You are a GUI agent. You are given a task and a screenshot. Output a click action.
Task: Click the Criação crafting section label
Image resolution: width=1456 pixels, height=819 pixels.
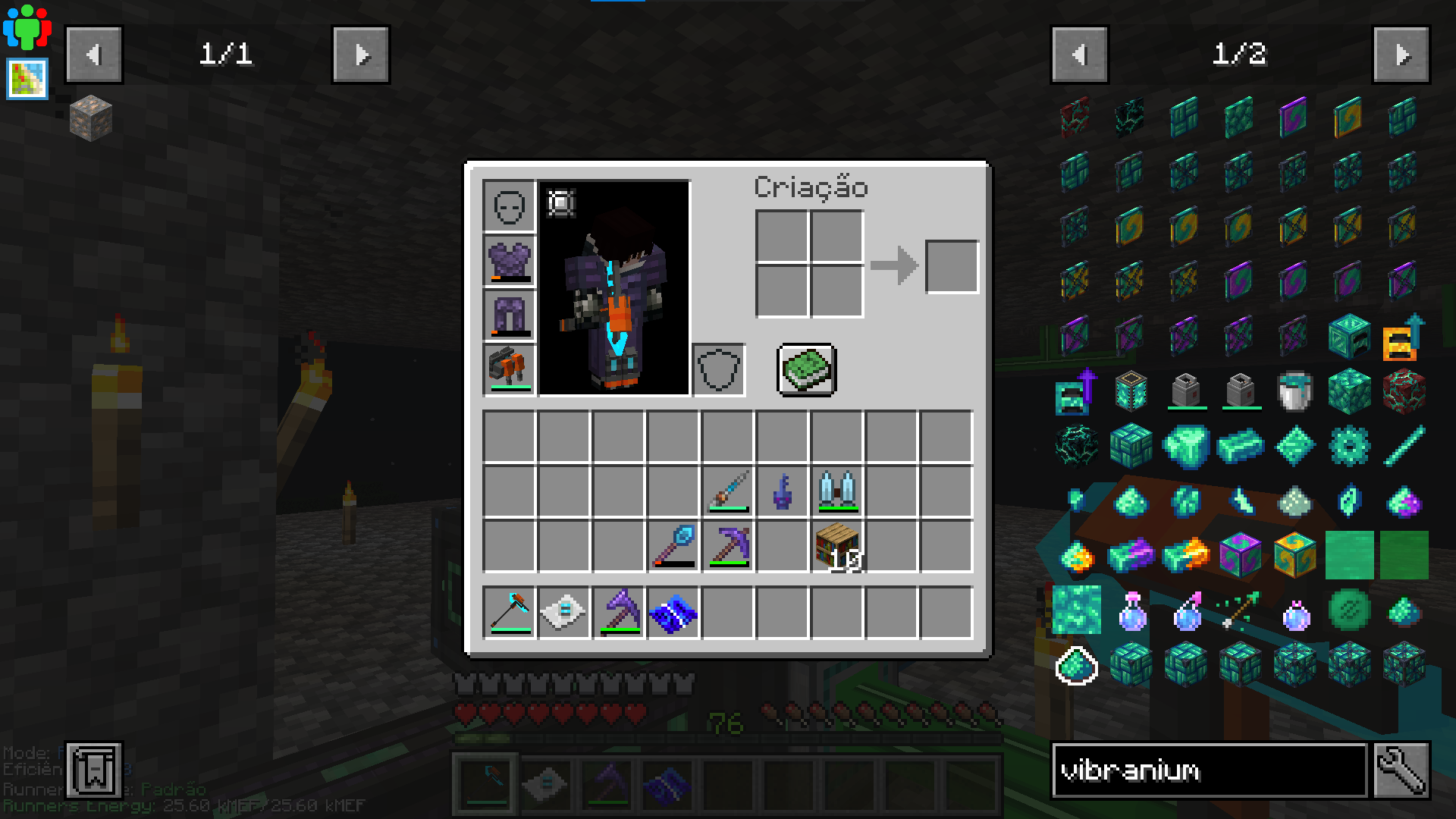point(810,188)
